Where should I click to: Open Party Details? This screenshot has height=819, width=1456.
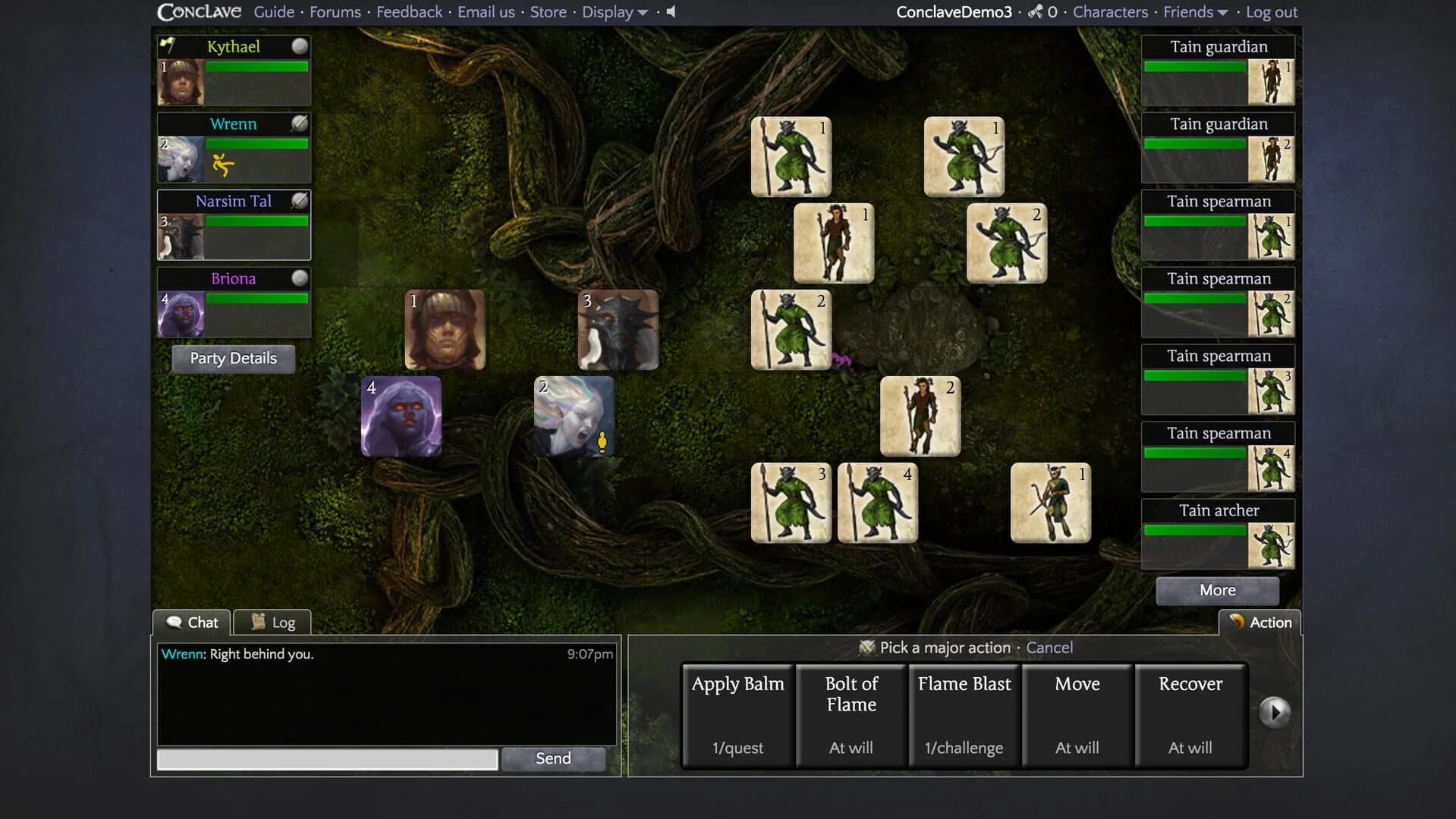(232, 358)
